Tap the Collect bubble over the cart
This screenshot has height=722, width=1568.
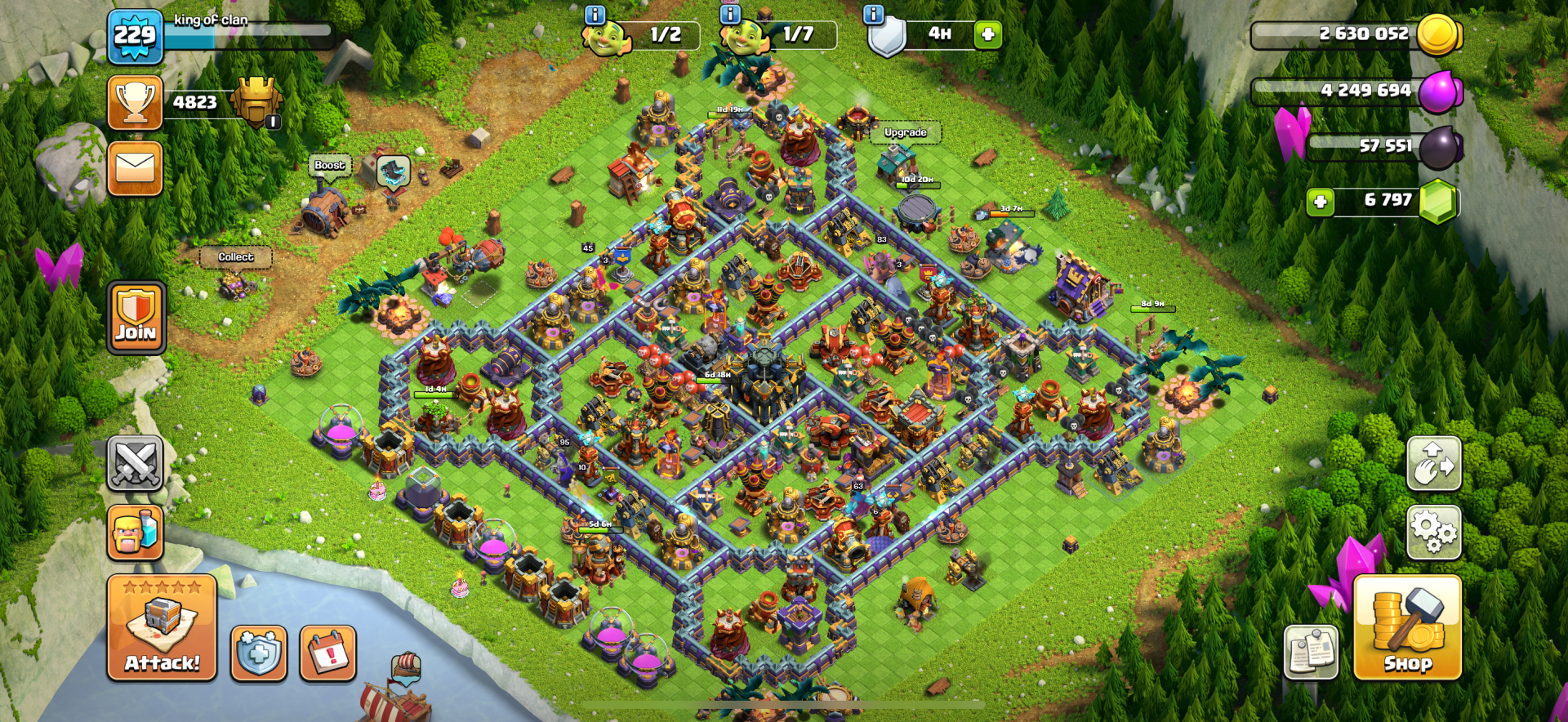[x=235, y=257]
